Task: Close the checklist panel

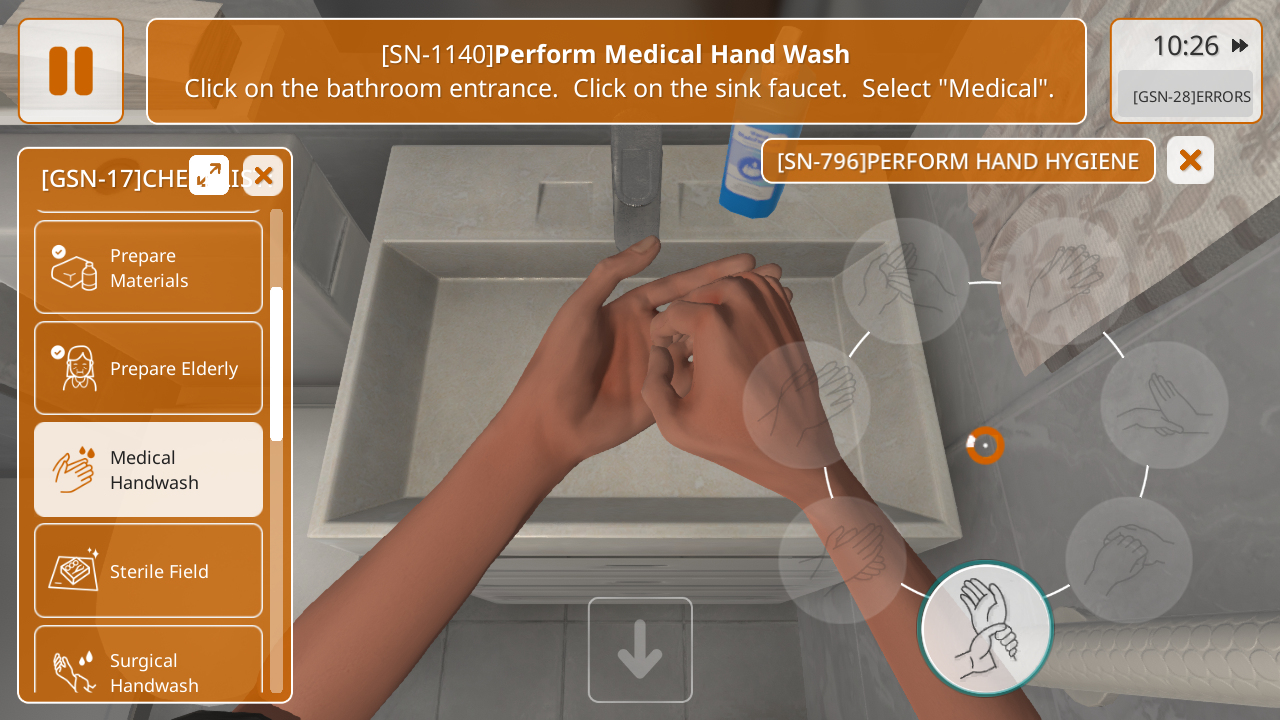Action: tap(263, 175)
